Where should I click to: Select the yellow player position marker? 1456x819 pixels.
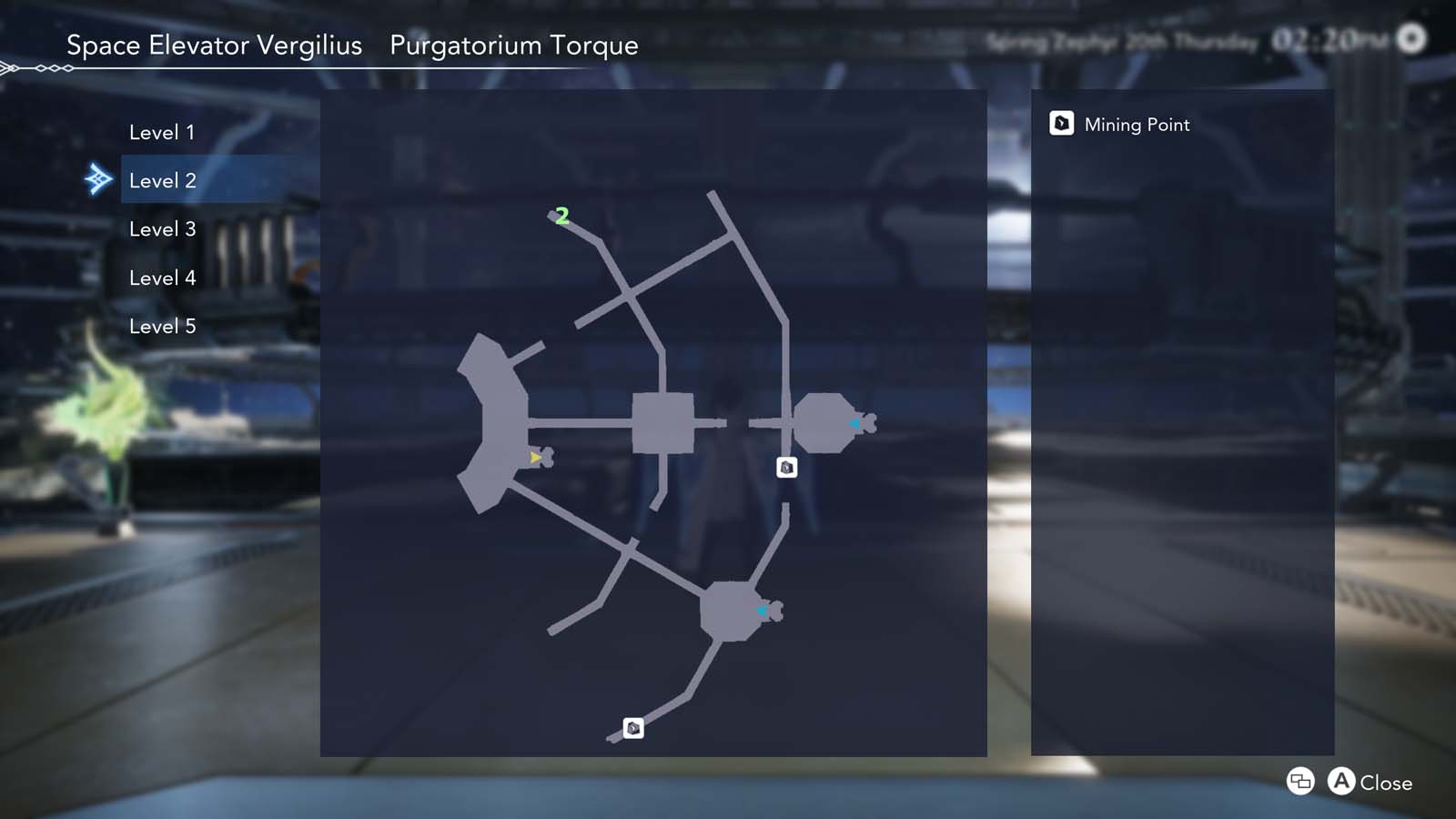pyautogui.click(x=534, y=457)
